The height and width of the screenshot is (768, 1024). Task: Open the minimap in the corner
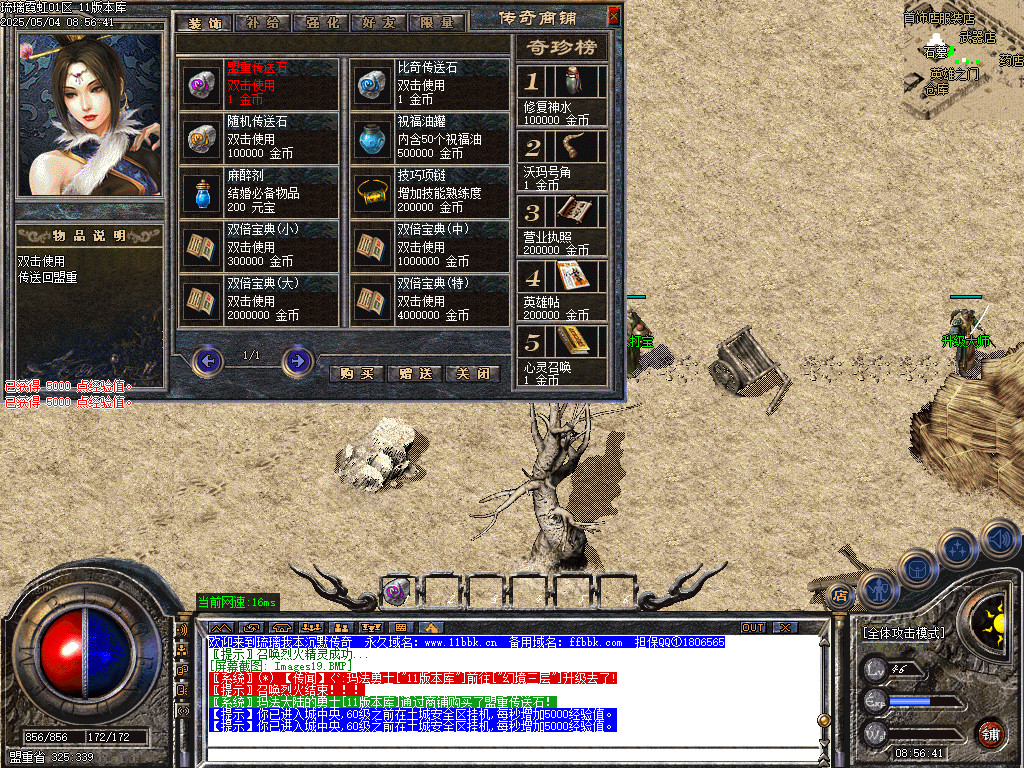pos(962,55)
